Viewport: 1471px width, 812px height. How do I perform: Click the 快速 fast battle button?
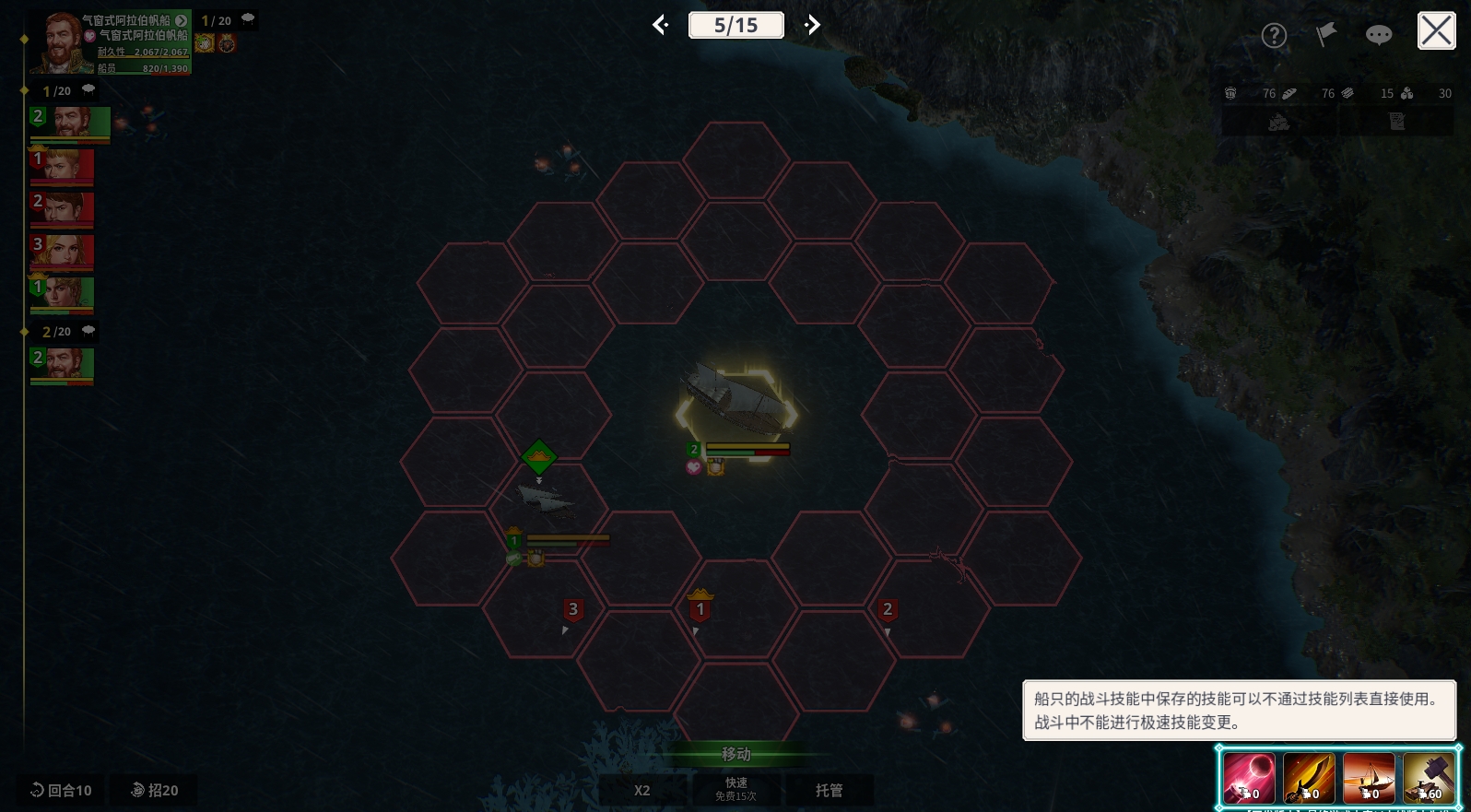click(735, 789)
